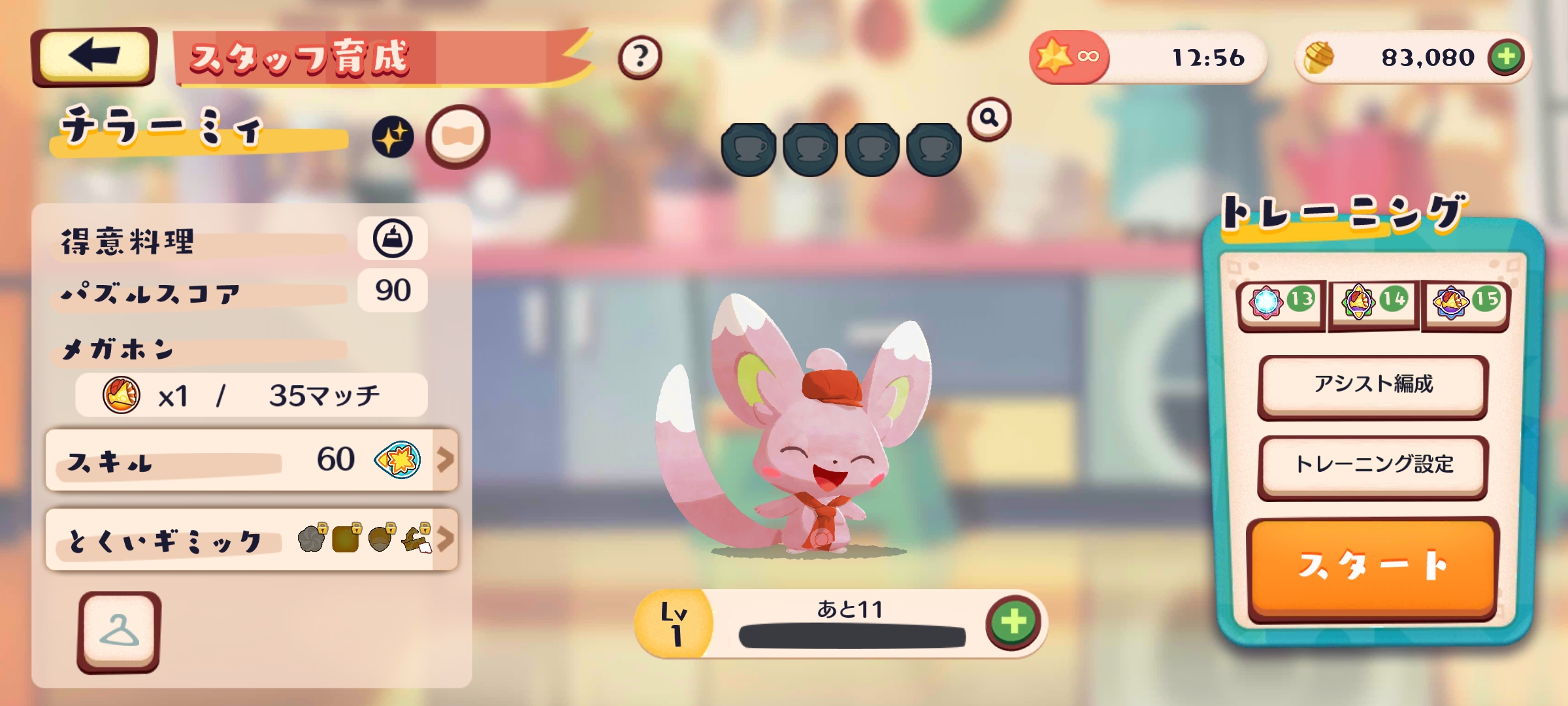This screenshot has width=1568, height=706.
Task: Tap the round ribbon badge icon
Action: 457,136
